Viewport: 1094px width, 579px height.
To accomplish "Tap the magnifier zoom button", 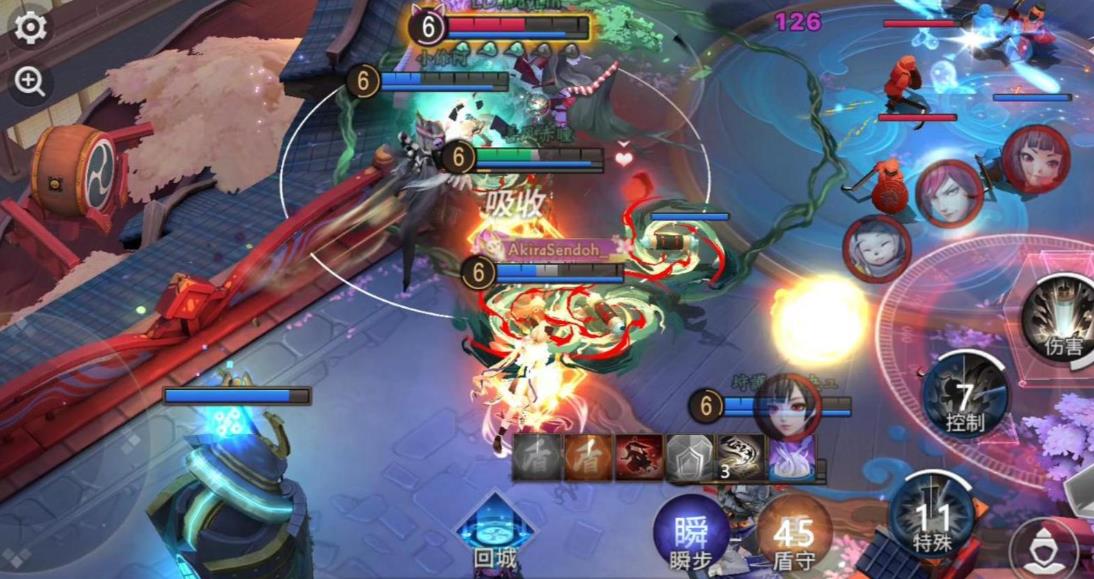I will (x=30, y=83).
